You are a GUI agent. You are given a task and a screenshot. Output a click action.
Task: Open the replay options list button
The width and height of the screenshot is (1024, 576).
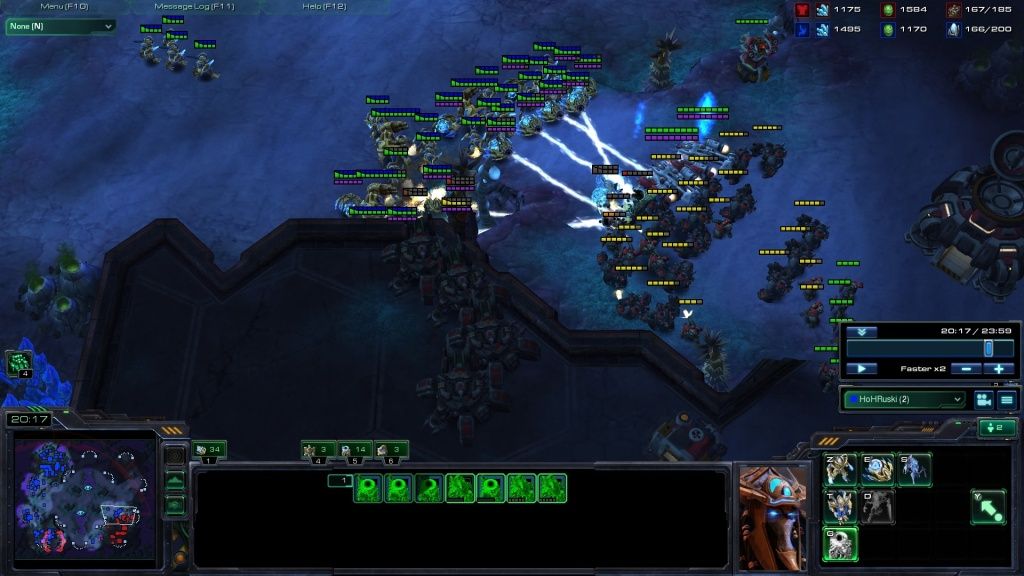(1006, 399)
